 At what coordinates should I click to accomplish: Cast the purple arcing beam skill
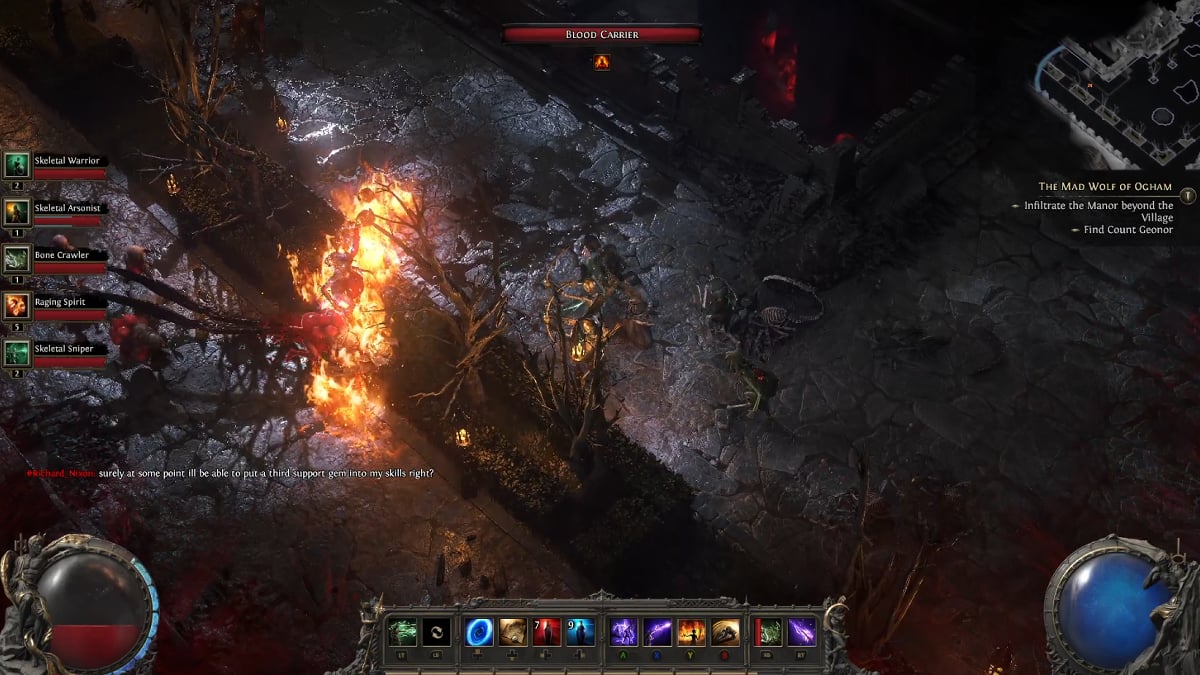click(x=658, y=632)
